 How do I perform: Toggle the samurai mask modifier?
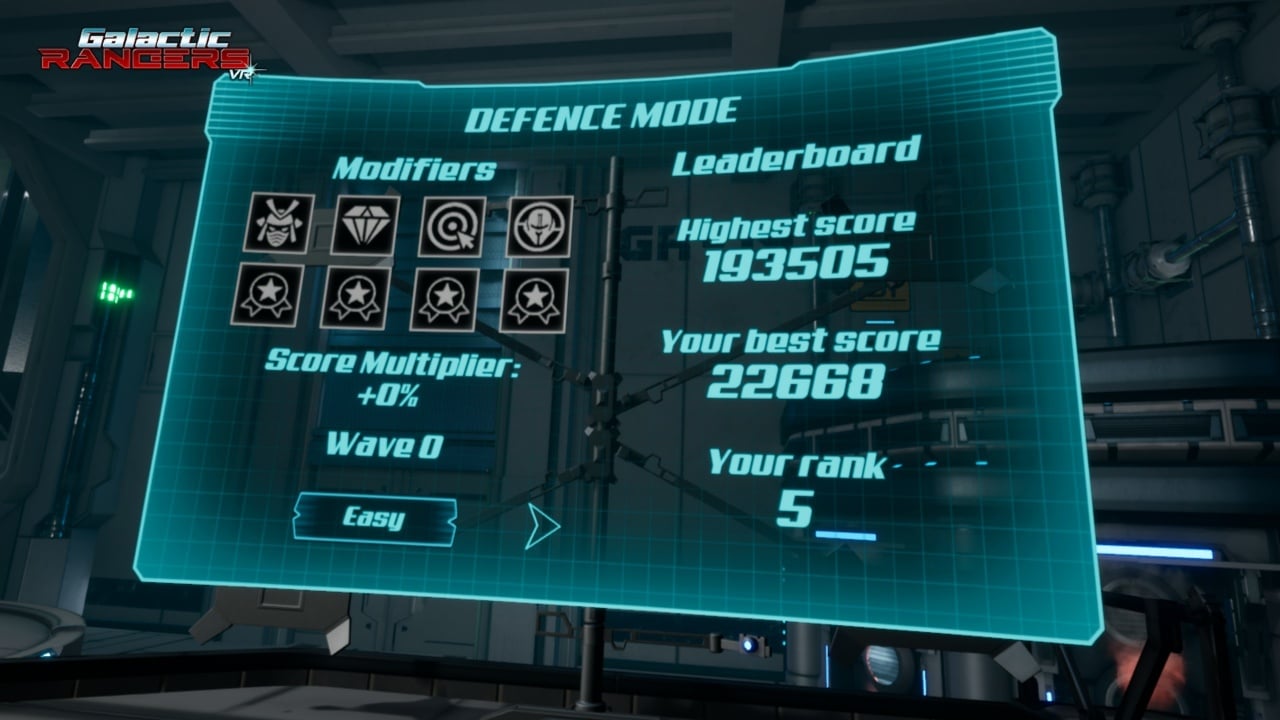click(278, 223)
